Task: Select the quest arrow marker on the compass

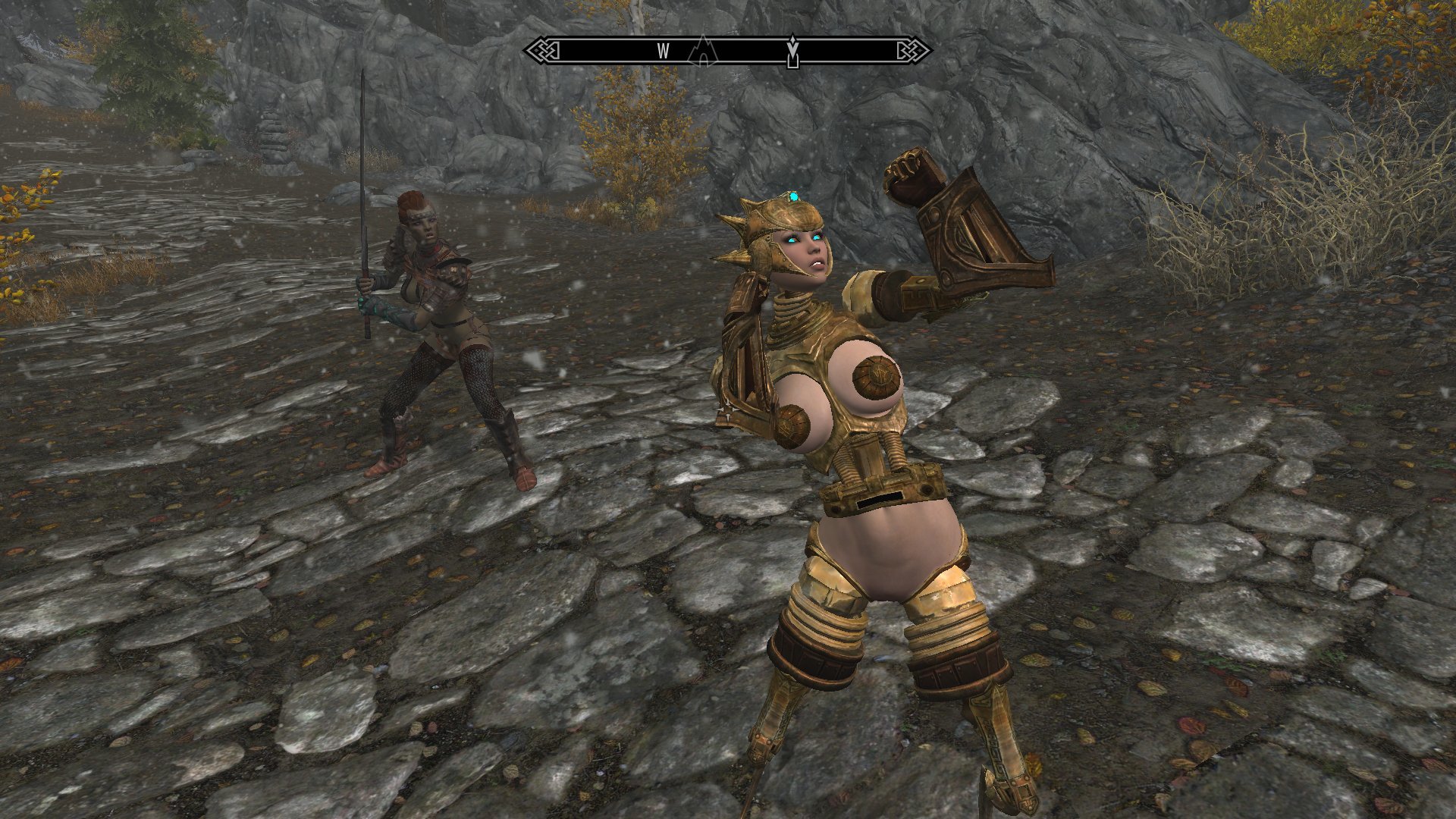Action: point(793,51)
